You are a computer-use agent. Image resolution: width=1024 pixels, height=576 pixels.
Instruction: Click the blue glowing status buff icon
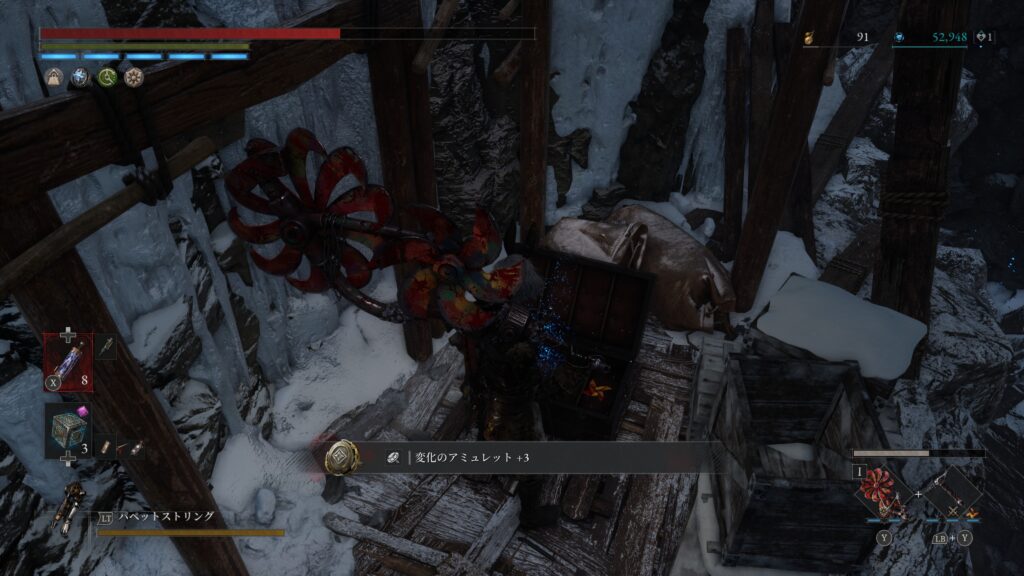coord(81,77)
